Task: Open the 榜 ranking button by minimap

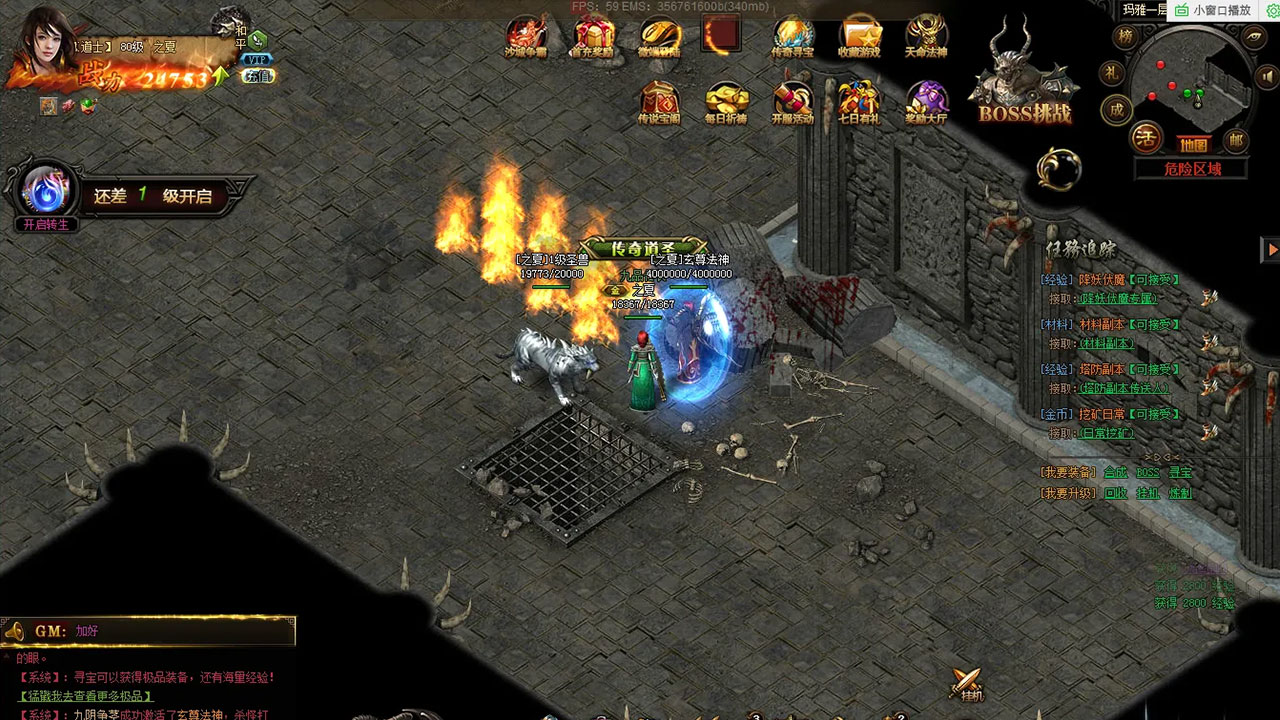Action: click(1127, 38)
